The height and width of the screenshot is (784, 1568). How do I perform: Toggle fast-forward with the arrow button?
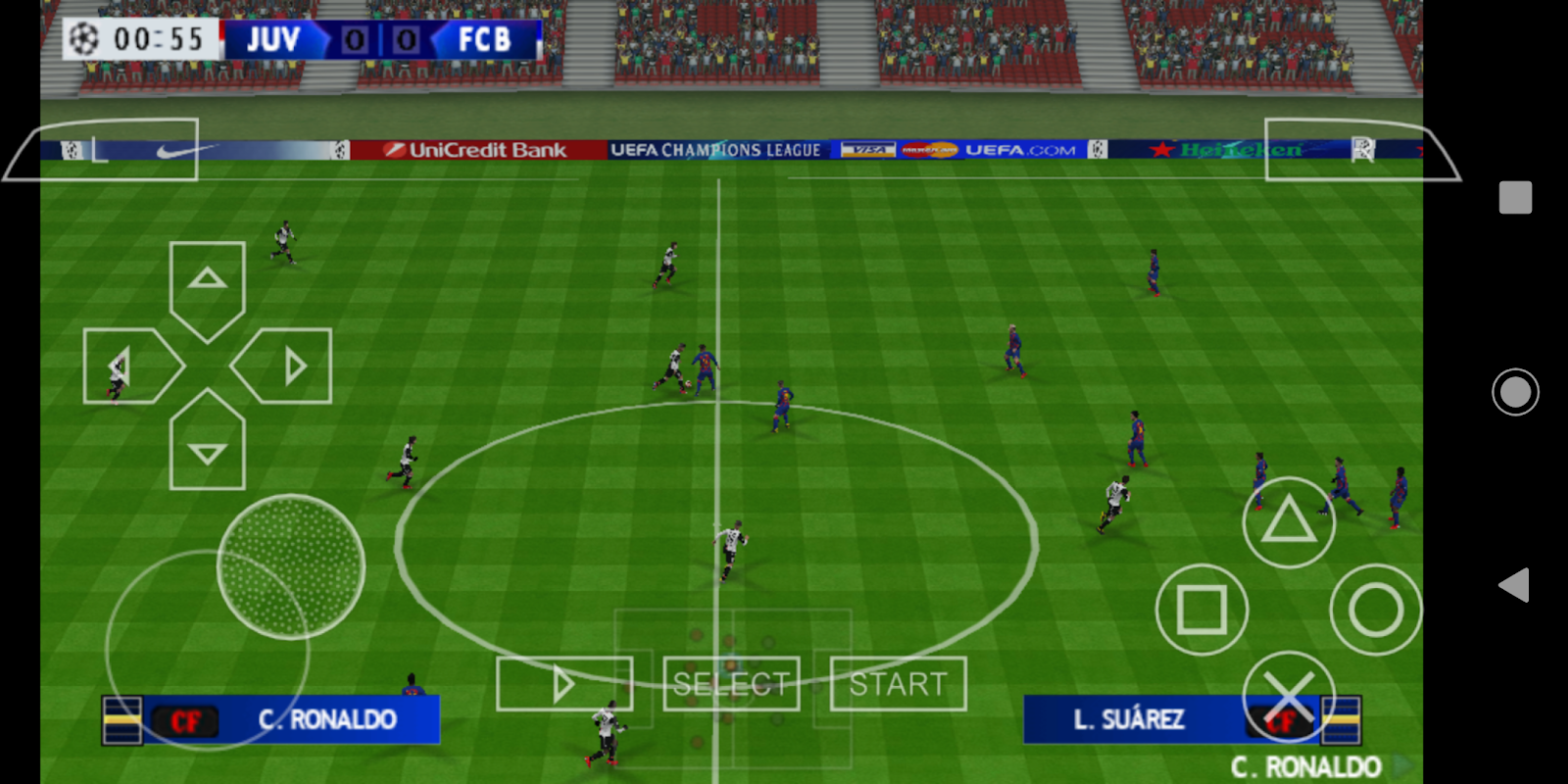click(x=566, y=683)
